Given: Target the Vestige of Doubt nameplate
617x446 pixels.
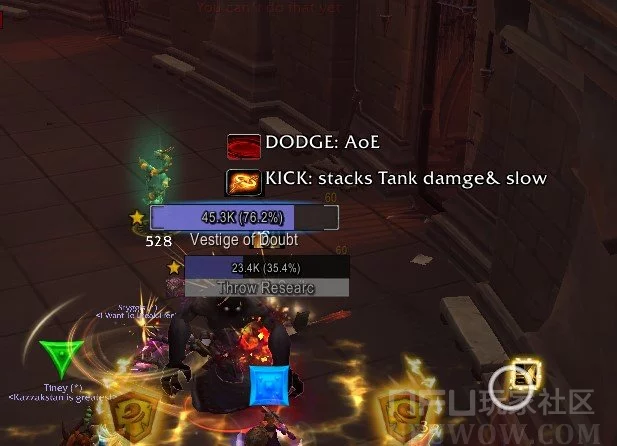Looking at the screenshot, I should click(244, 217).
